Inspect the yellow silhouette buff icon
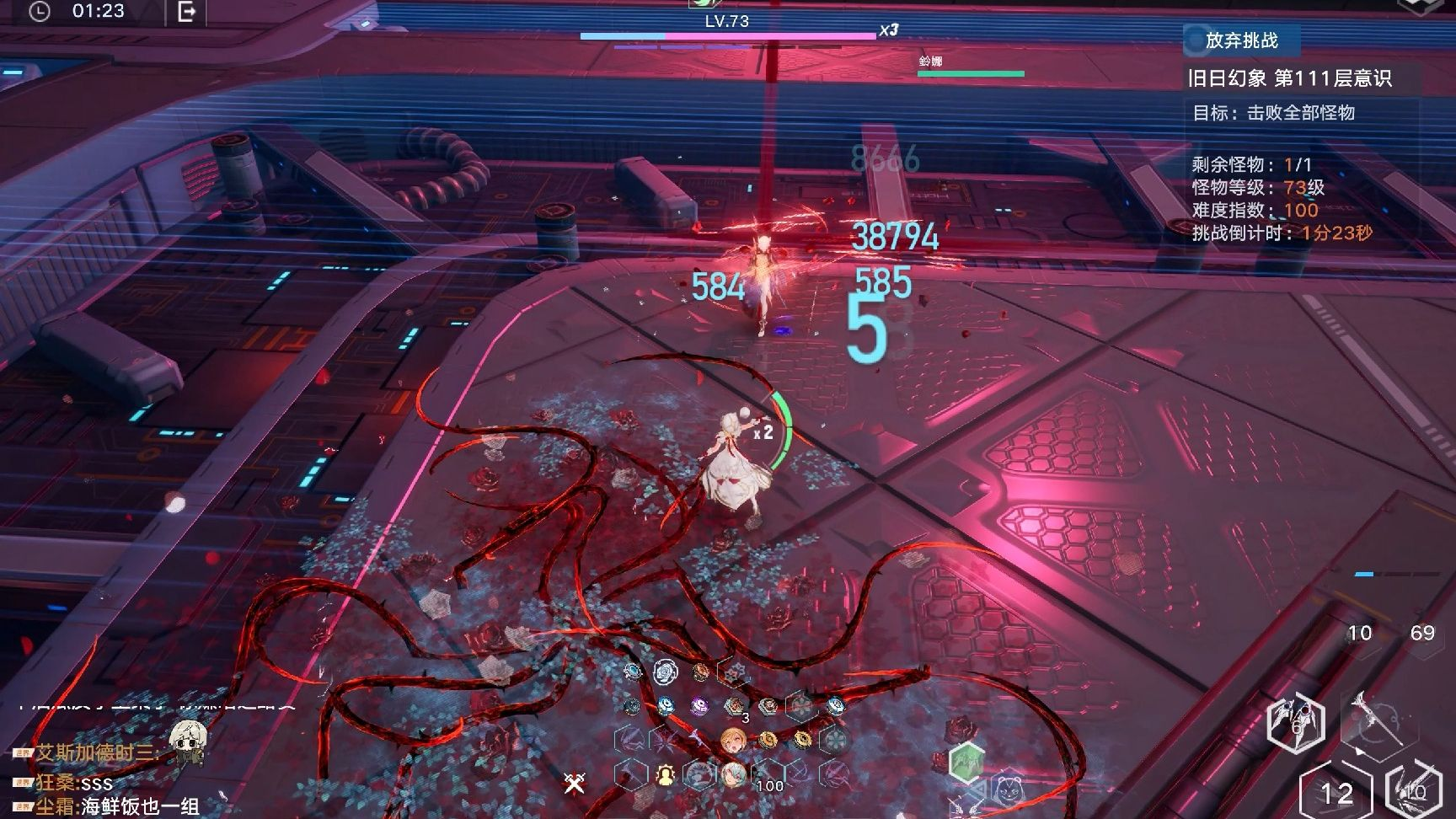Image resolution: width=1456 pixels, height=819 pixels. click(666, 774)
